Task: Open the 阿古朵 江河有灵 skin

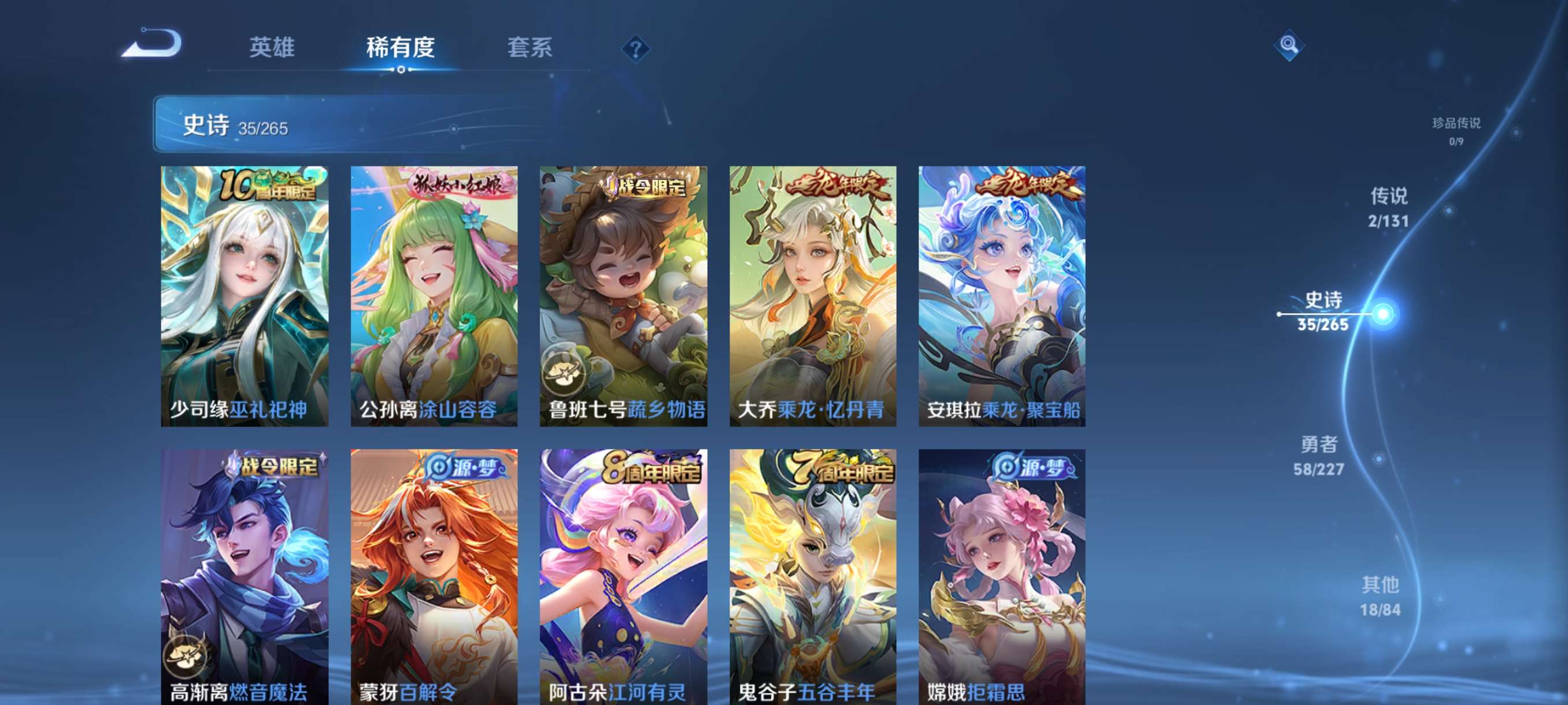Action: (622, 572)
